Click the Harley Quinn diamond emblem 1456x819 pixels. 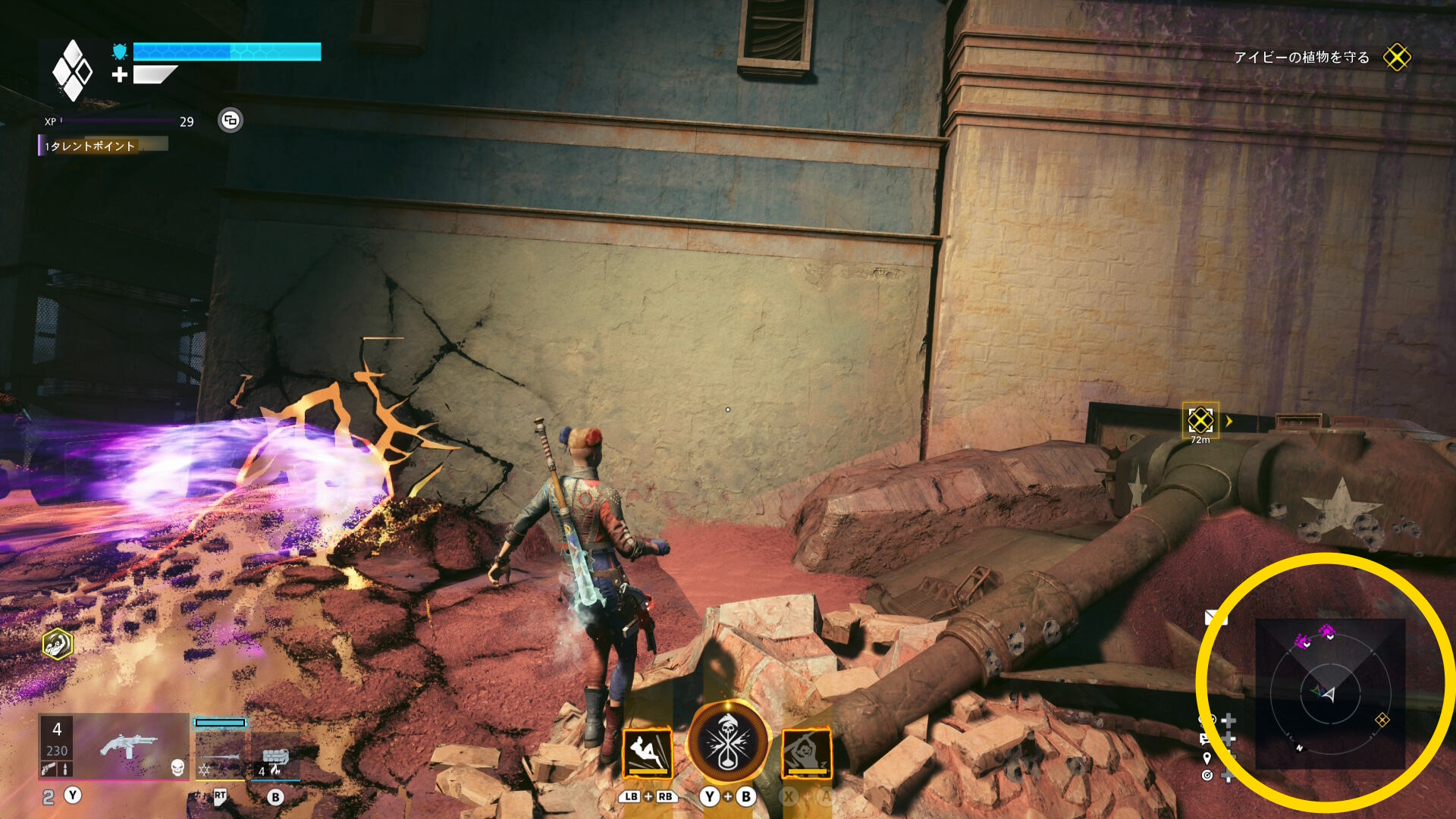[72, 71]
